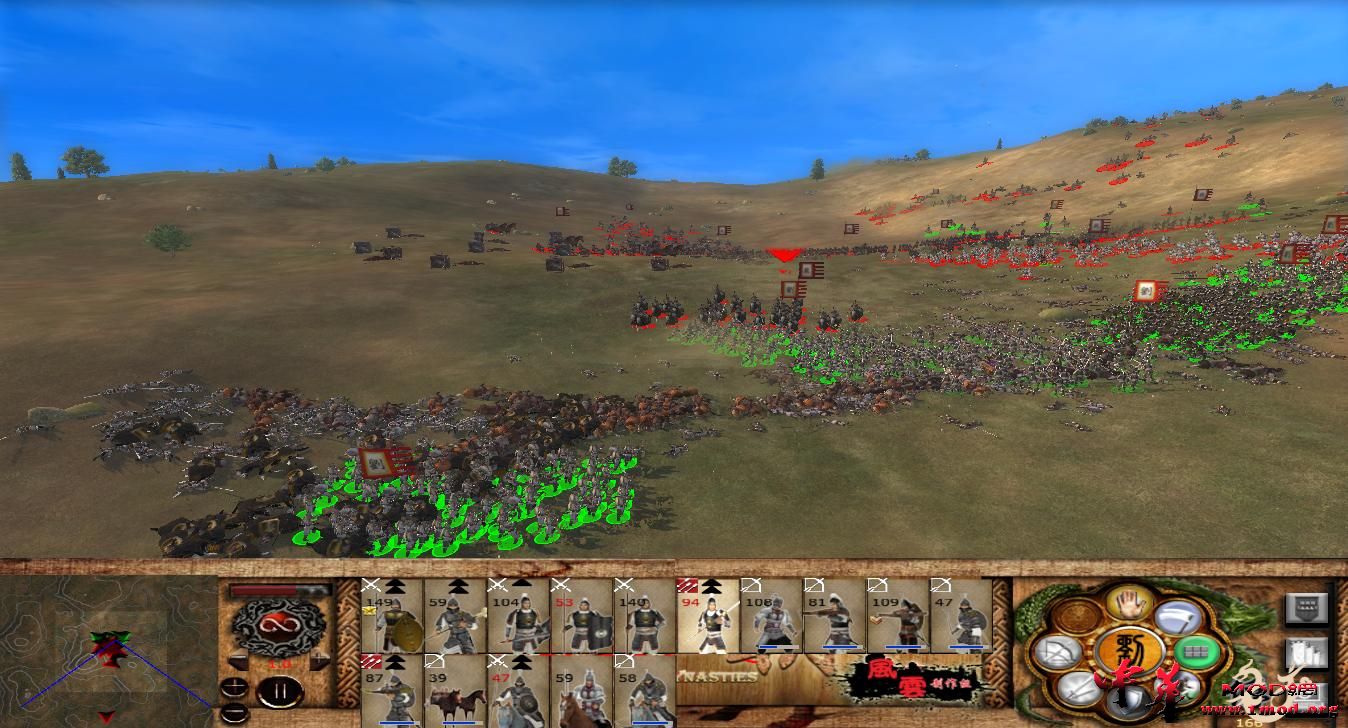Click the central faction emblem on the command wheel
1348x728 pixels.
[x=1130, y=649]
